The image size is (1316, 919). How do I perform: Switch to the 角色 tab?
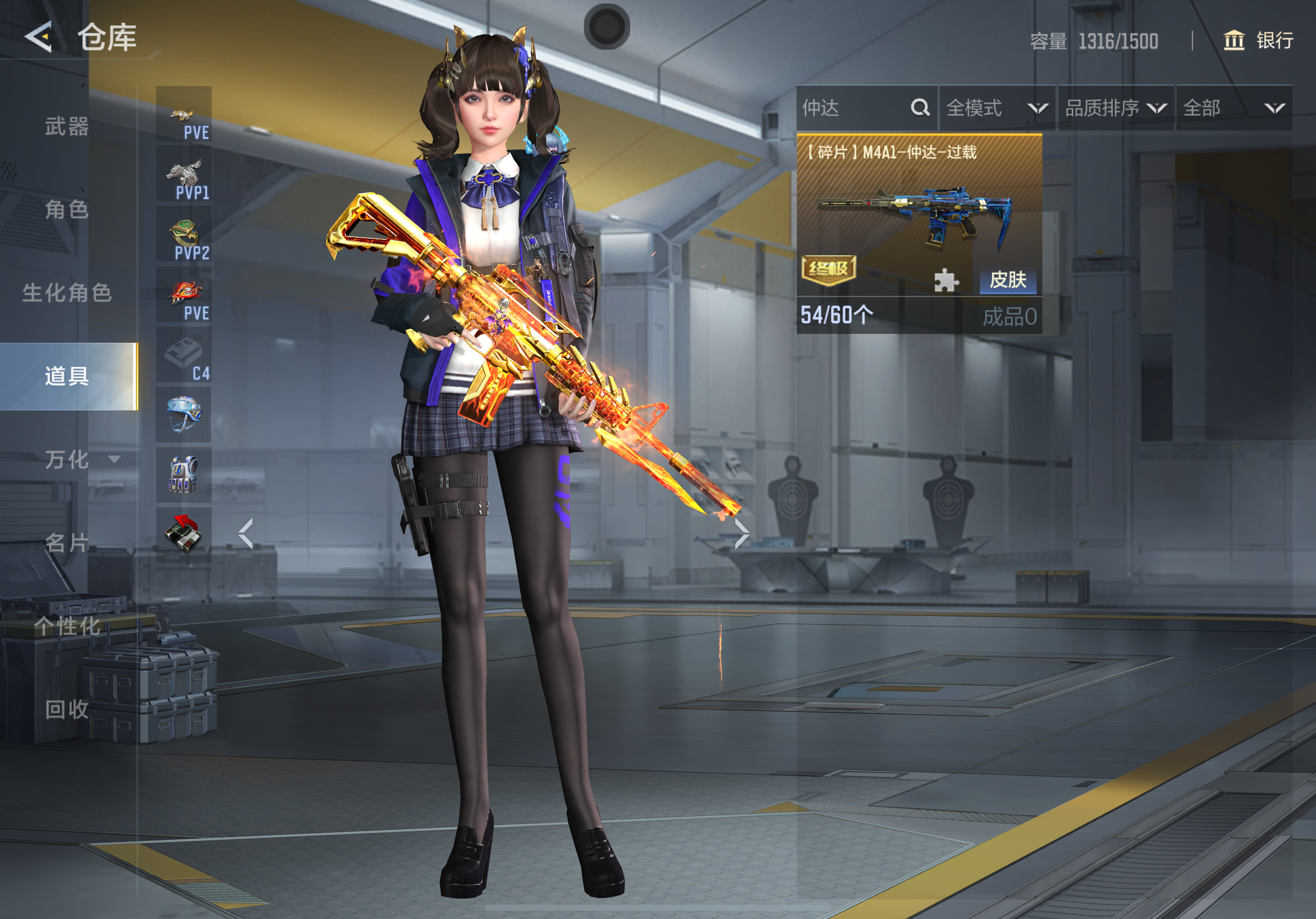[x=67, y=210]
